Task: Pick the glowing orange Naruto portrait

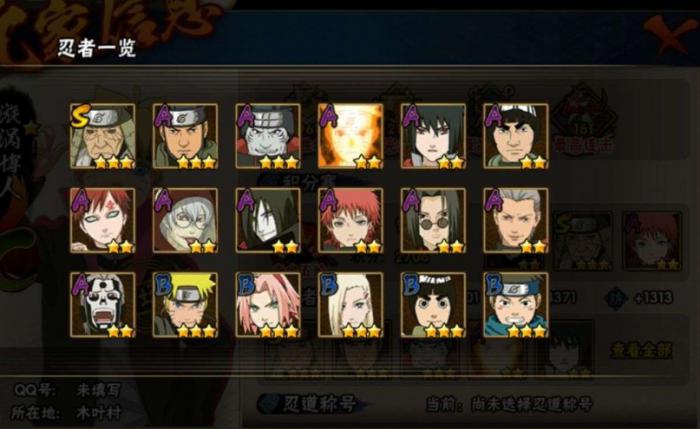Action: coord(350,136)
